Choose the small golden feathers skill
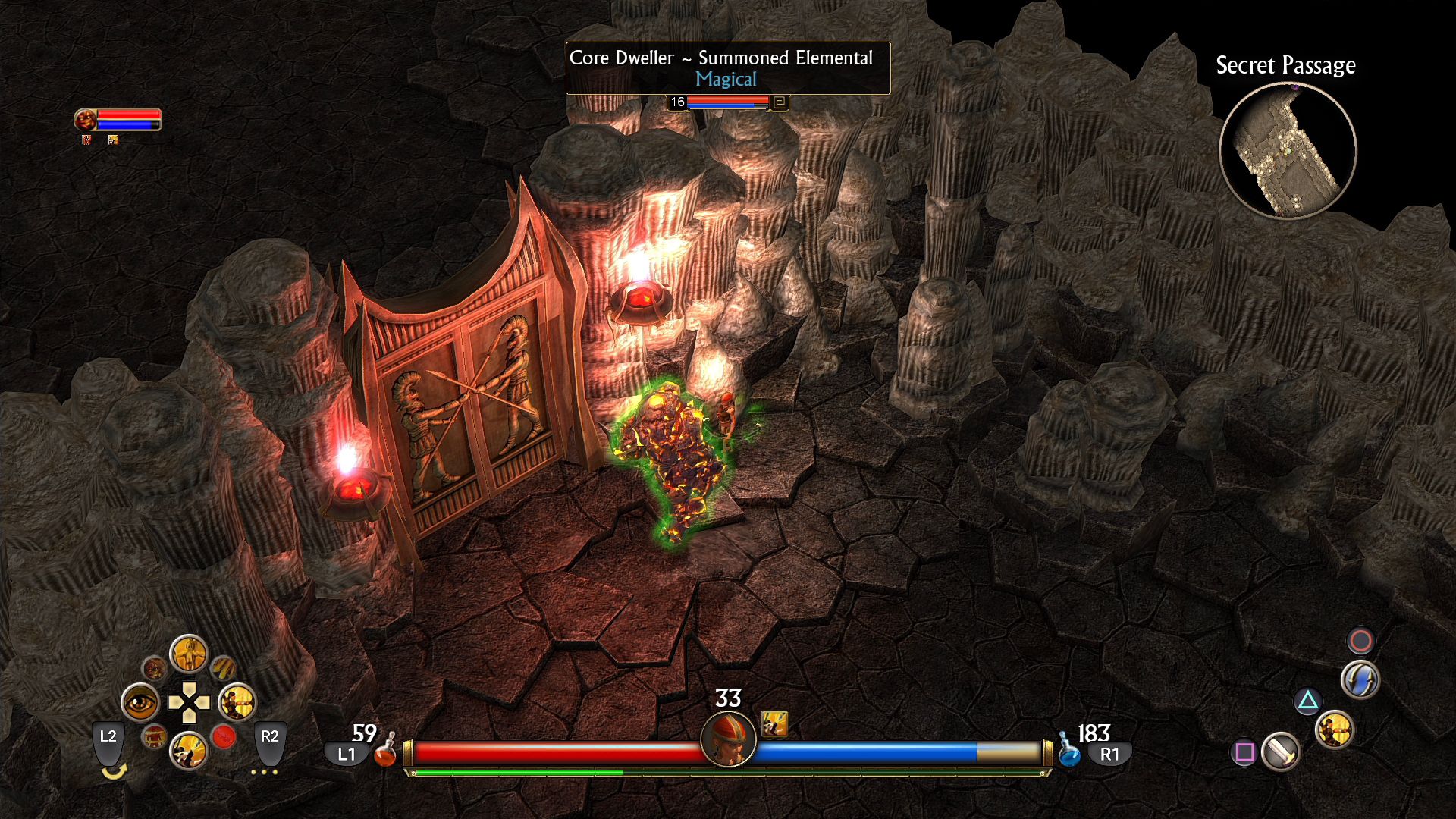 pyautogui.click(x=223, y=668)
